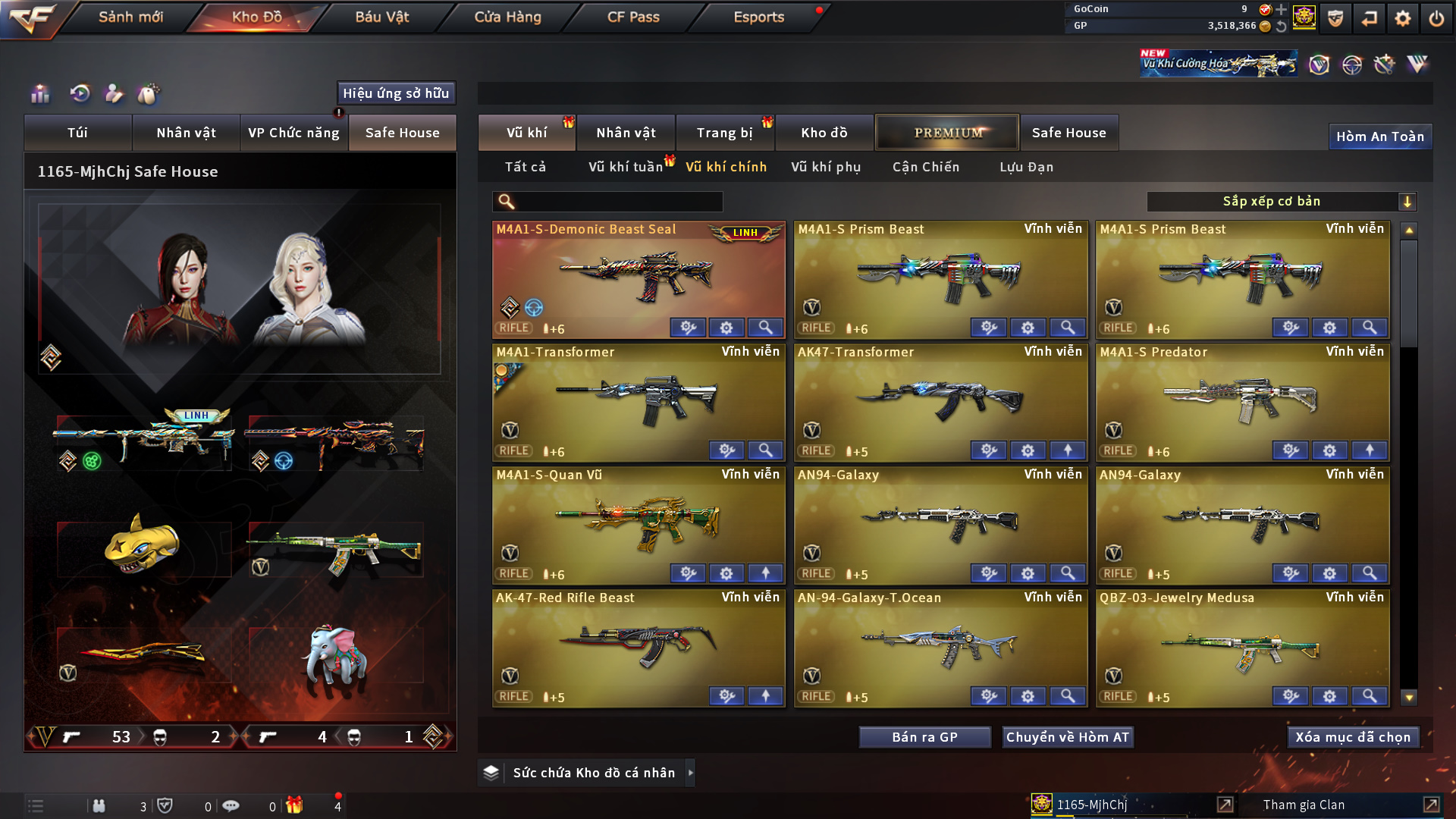Open the Hòm An Toàn safe box
Image resolution: width=1456 pixels, height=819 pixels.
click(x=1379, y=136)
